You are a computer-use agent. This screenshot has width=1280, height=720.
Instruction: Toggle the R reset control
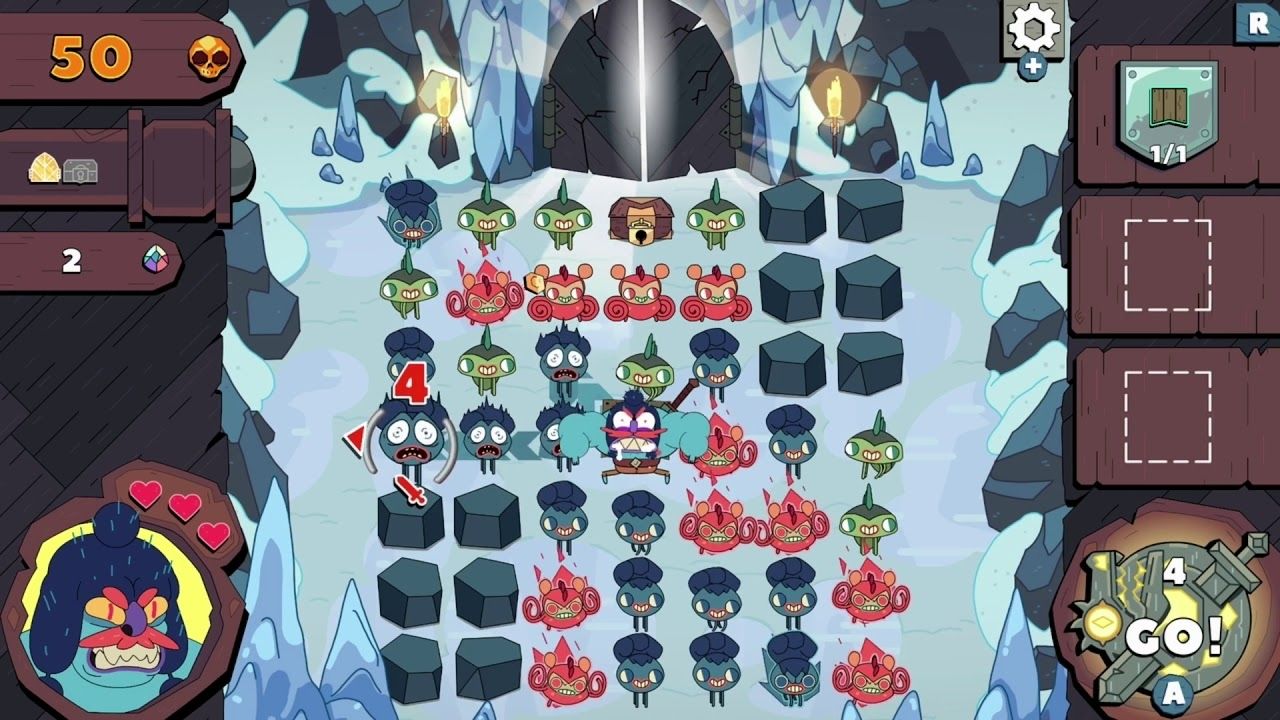pyautogui.click(x=1258, y=20)
